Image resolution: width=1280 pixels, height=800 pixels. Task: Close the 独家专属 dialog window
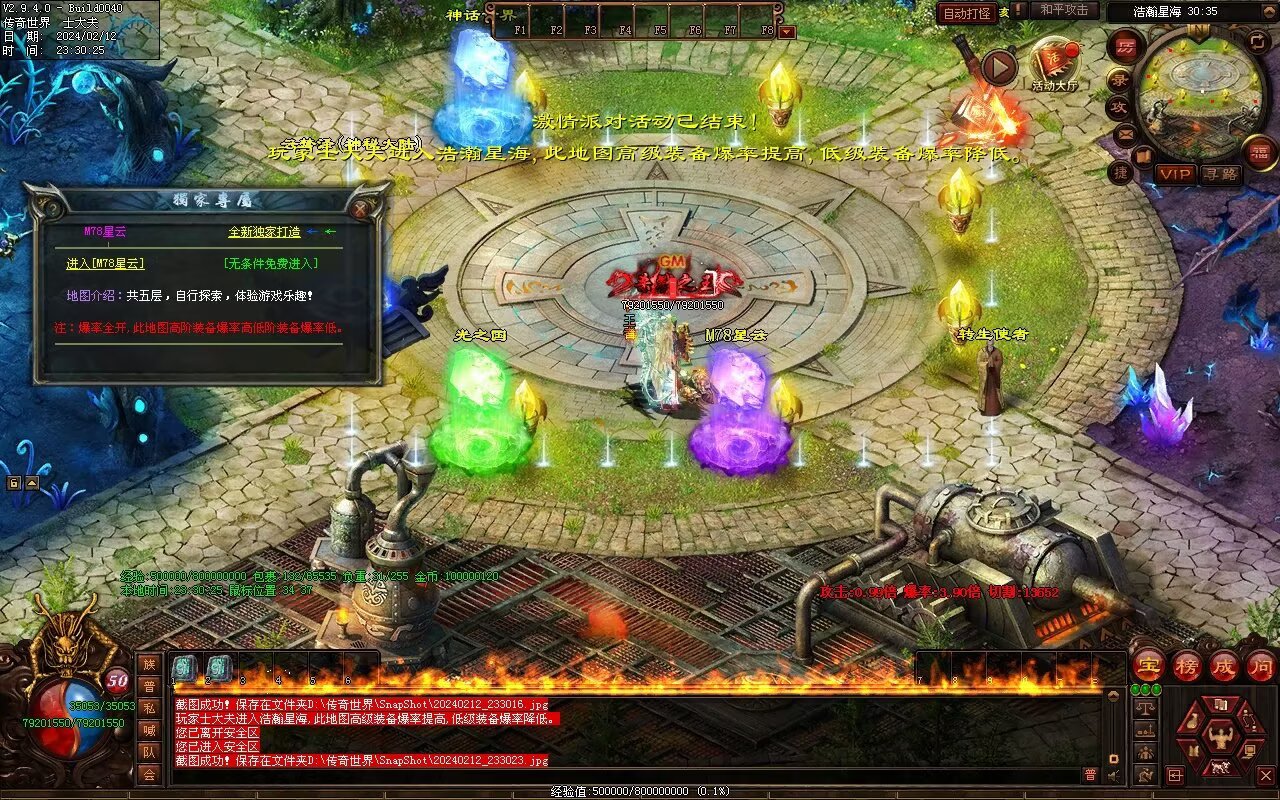[361, 209]
